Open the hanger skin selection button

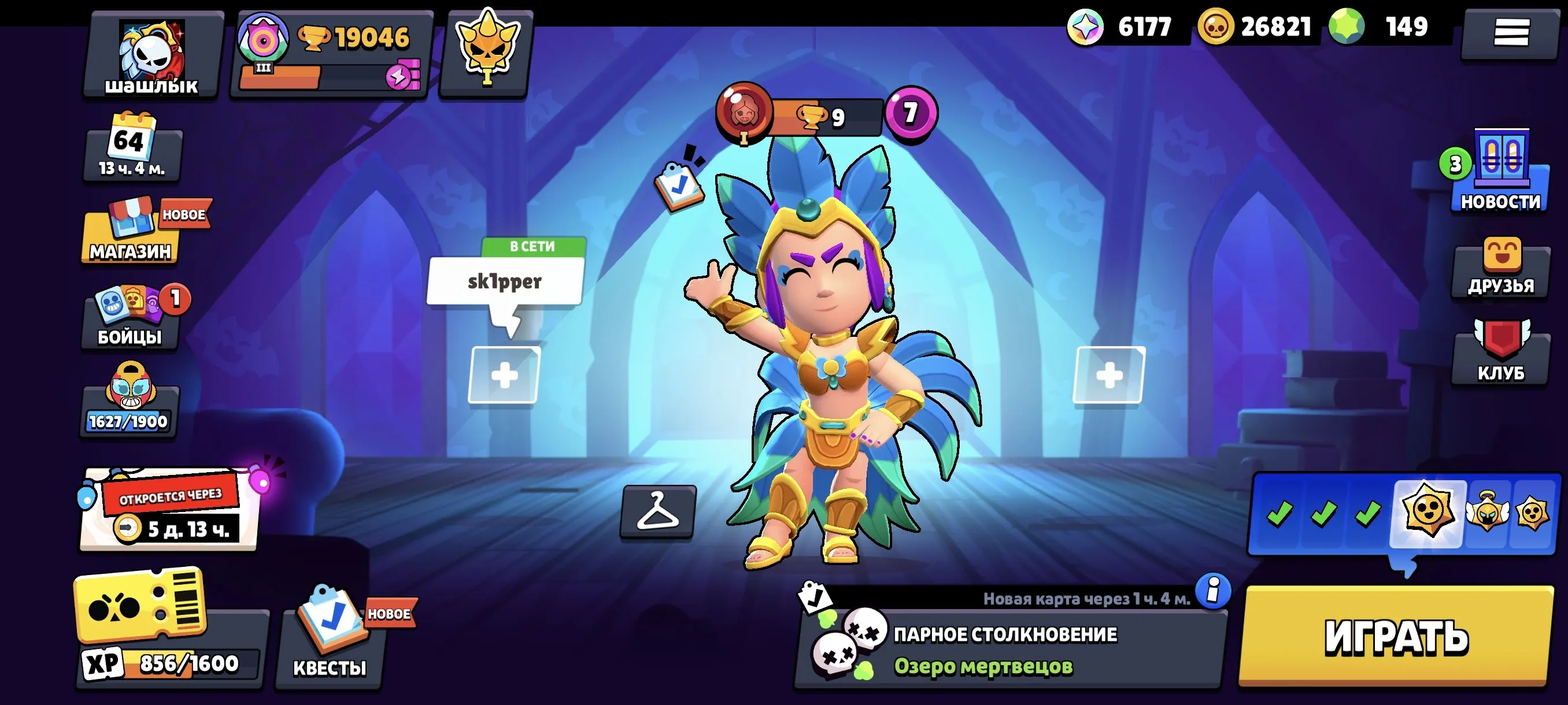657,511
